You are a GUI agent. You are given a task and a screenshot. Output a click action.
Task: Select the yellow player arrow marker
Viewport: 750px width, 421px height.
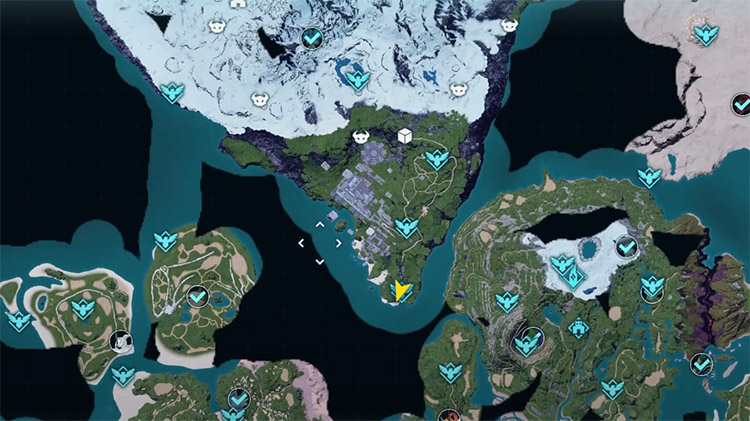(401, 291)
